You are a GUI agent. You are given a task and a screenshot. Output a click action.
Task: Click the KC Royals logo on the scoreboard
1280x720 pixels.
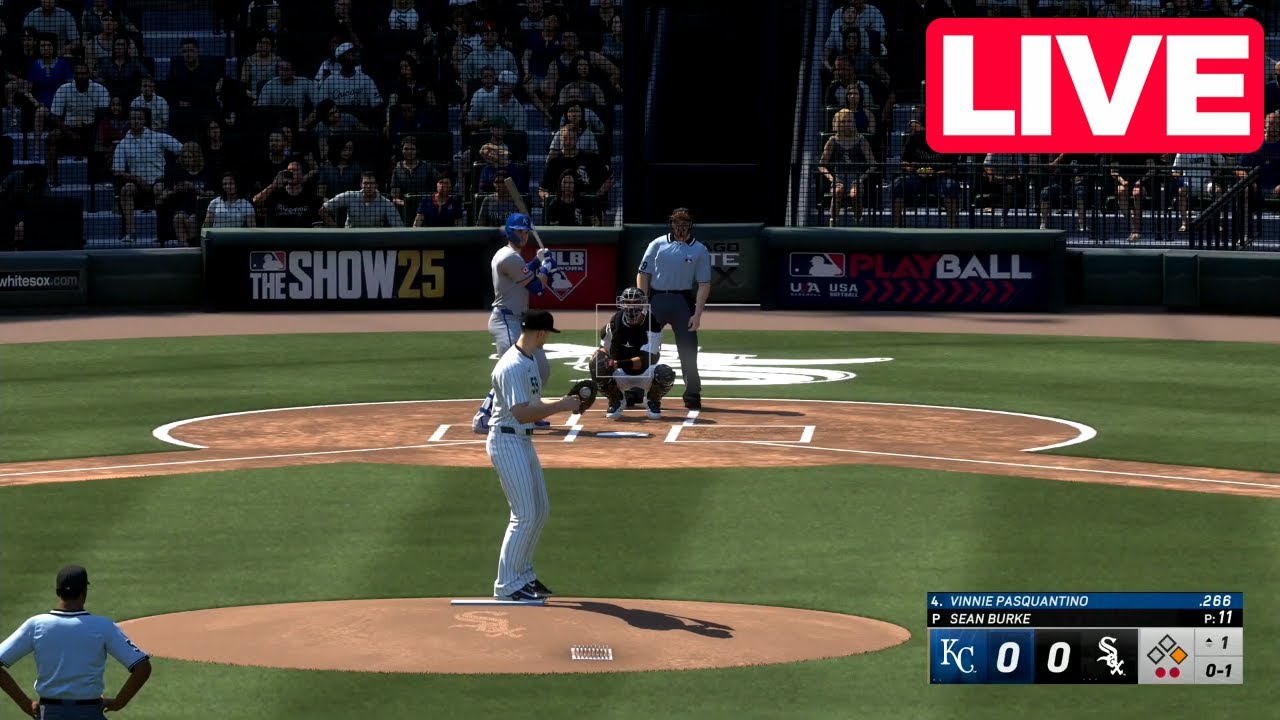coord(958,654)
